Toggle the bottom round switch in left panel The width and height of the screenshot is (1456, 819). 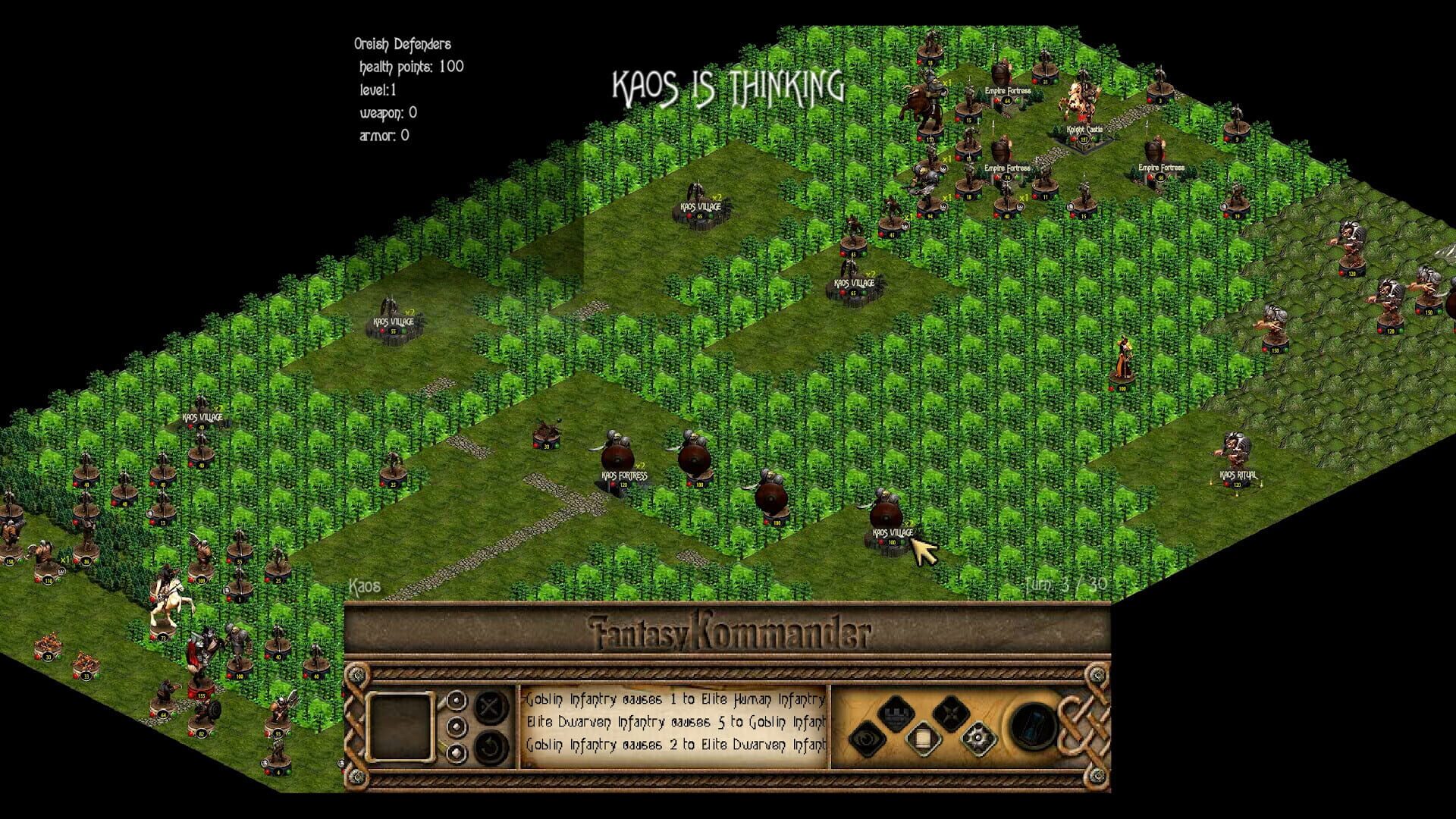click(x=457, y=751)
